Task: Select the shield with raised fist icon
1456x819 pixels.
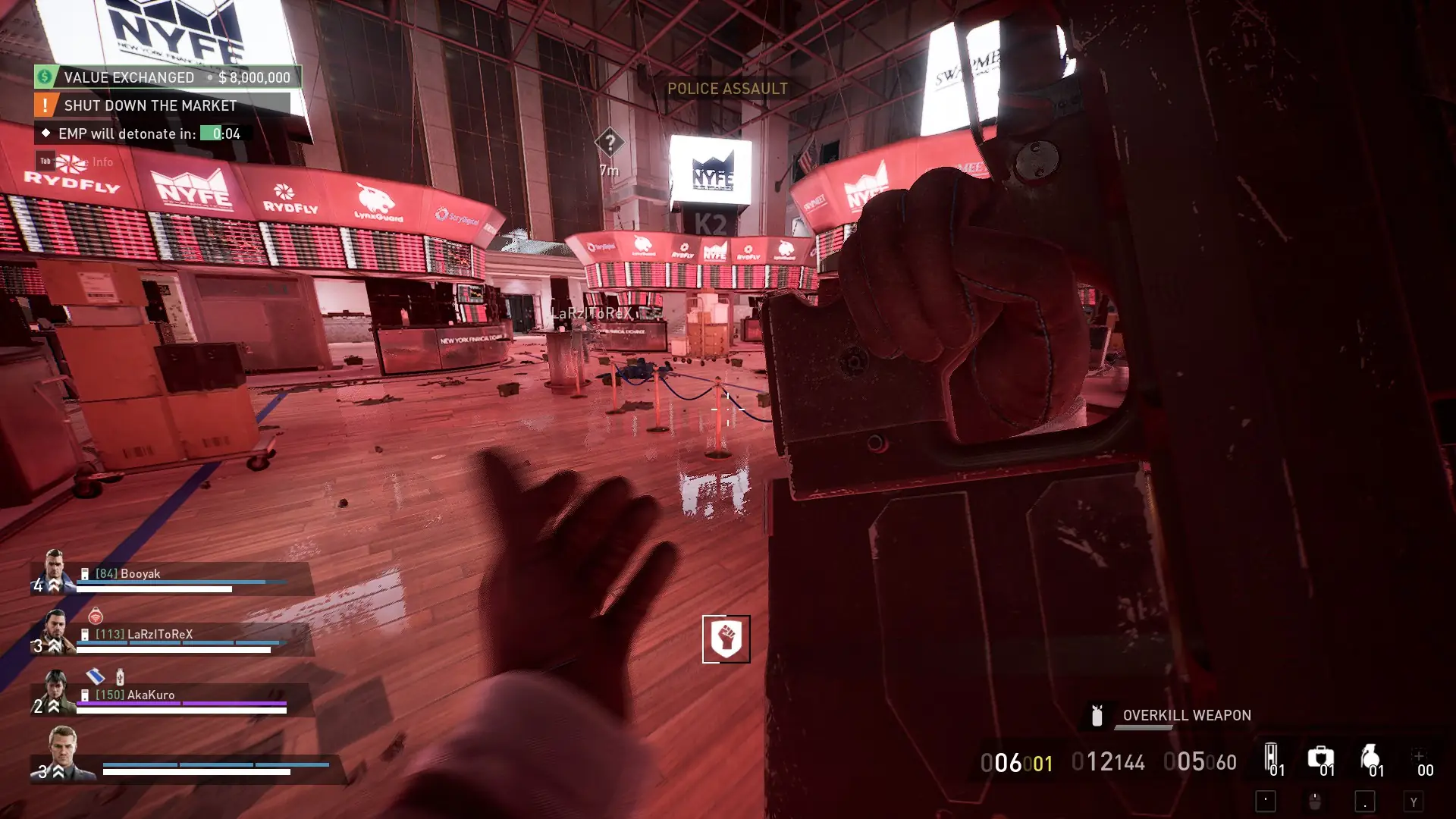Action: point(726,639)
